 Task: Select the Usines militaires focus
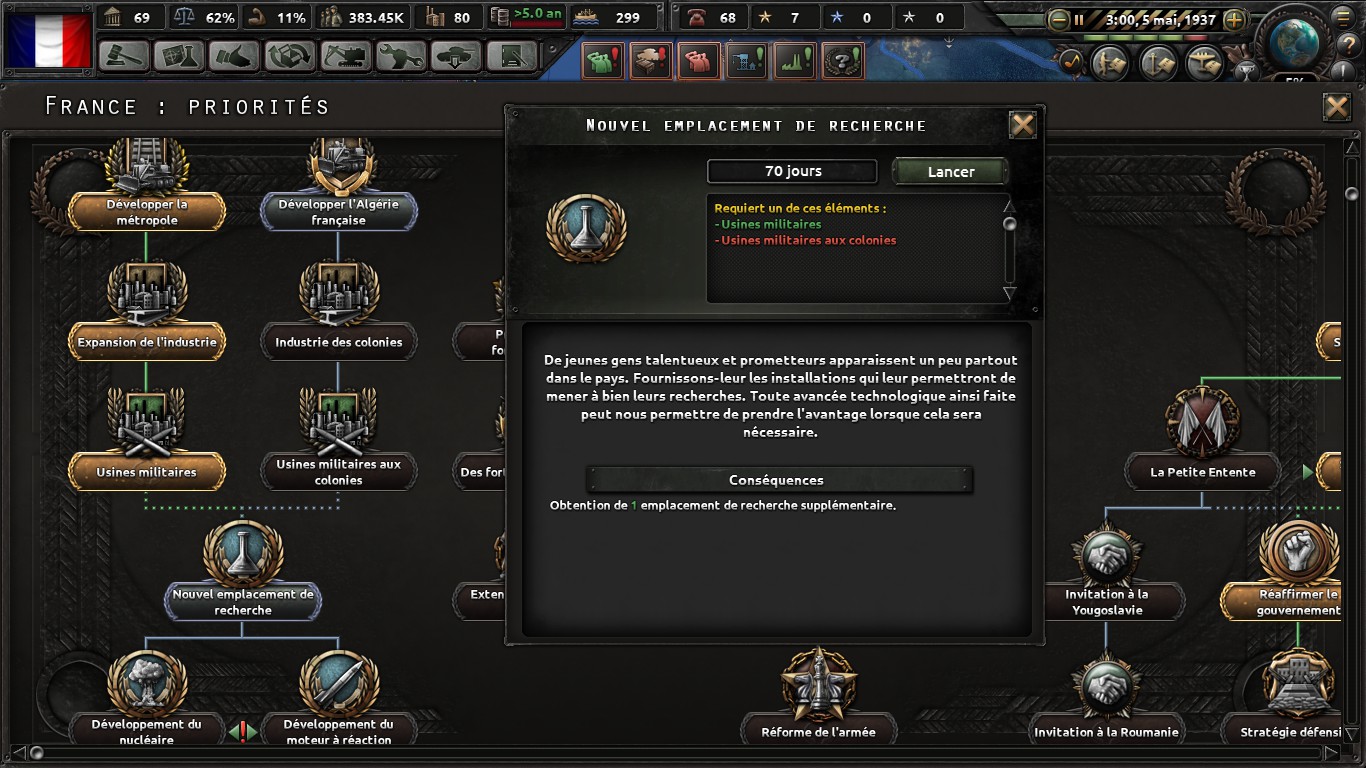point(147,472)
